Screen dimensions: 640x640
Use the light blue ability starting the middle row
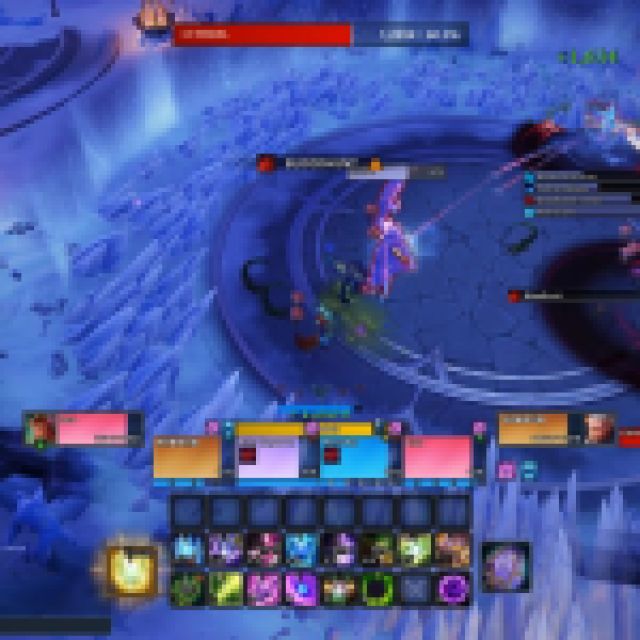pyautogui.click(x=186, y=550)
